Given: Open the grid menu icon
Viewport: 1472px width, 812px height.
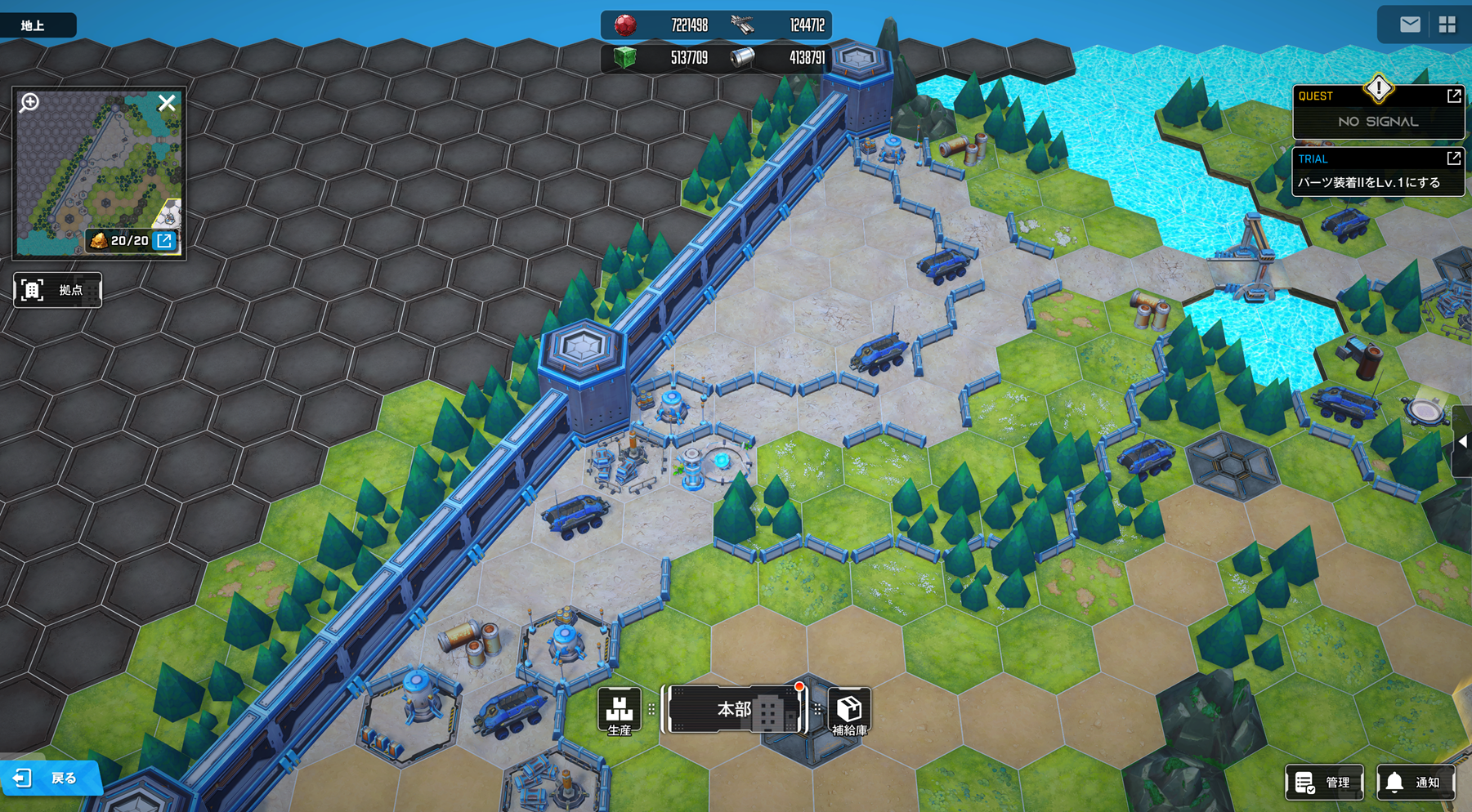Looking at the screenshot, I should coord(1447,25).
